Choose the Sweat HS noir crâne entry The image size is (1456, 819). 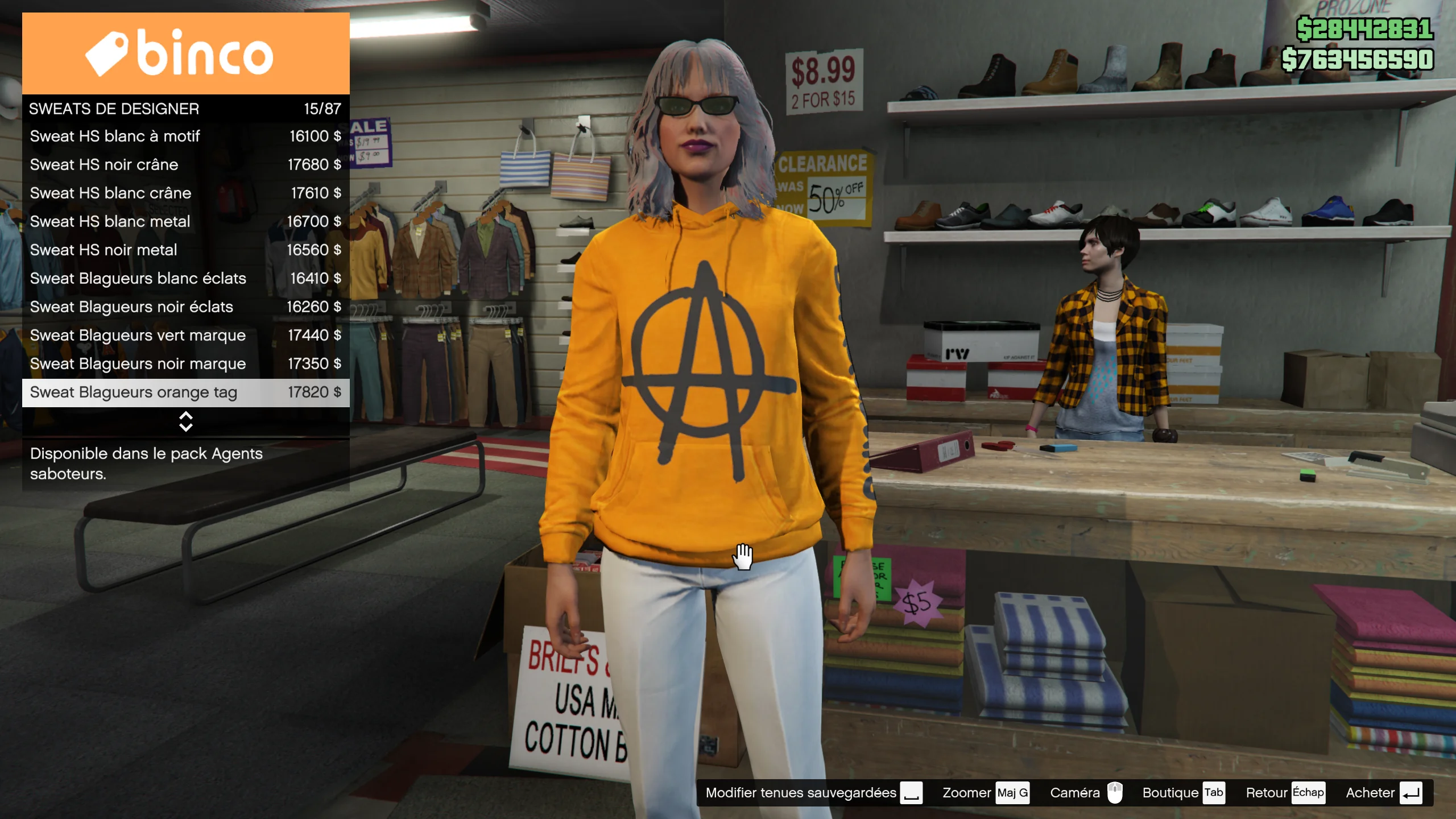(x=185, y=165)
